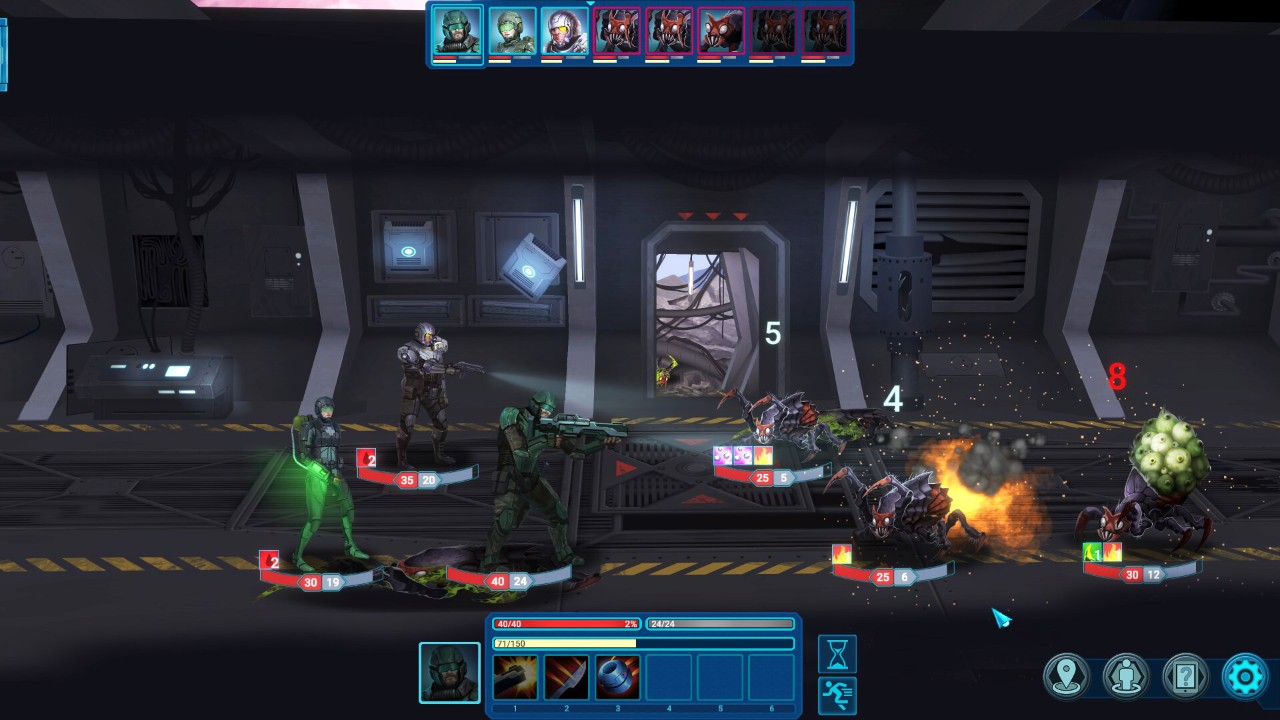Click the active soldier portrait beside the ability bar
The height and width of the screenshot is (720, 1280).
449,672
